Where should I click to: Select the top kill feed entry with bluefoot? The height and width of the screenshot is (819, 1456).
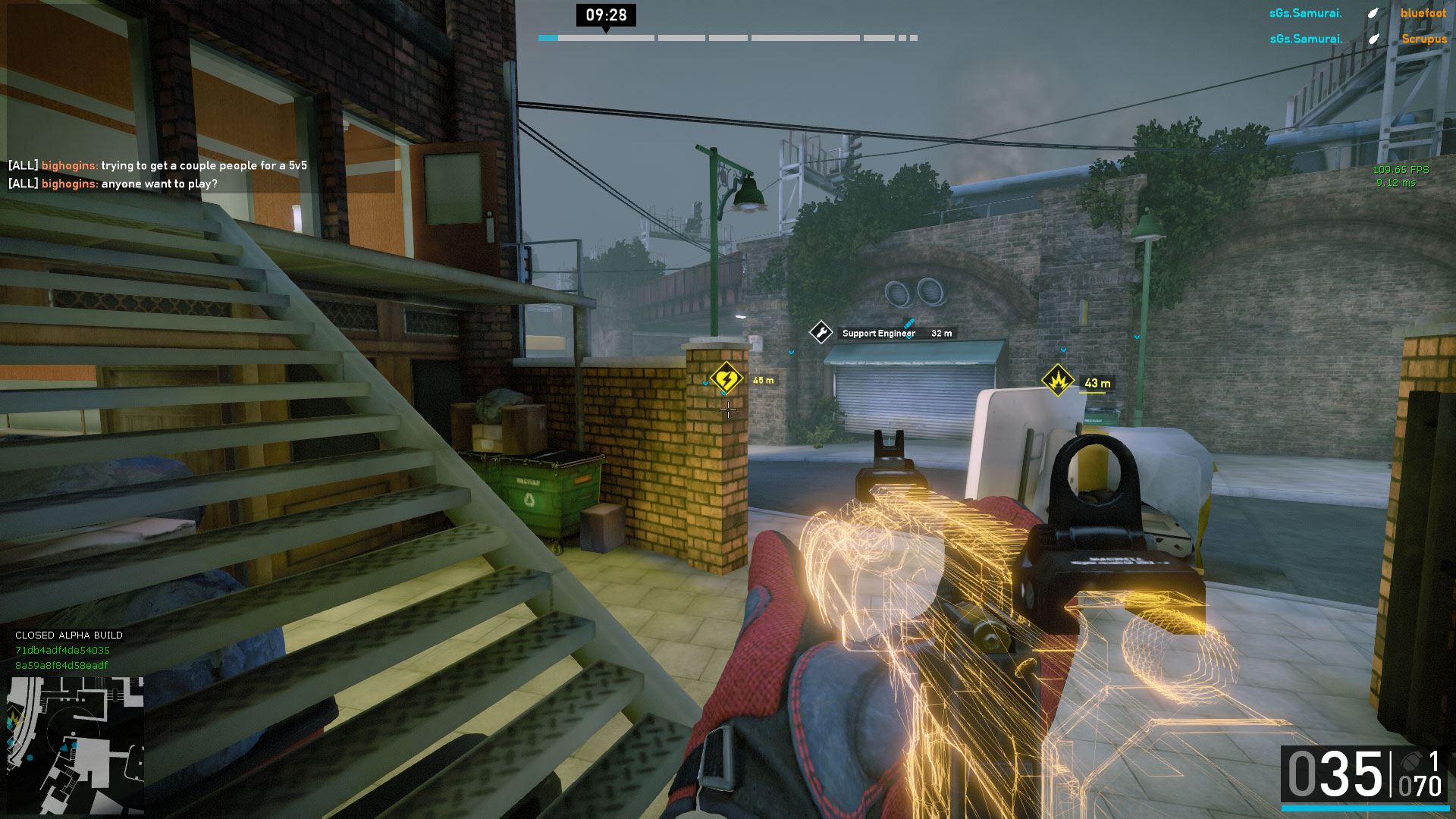1357,13
